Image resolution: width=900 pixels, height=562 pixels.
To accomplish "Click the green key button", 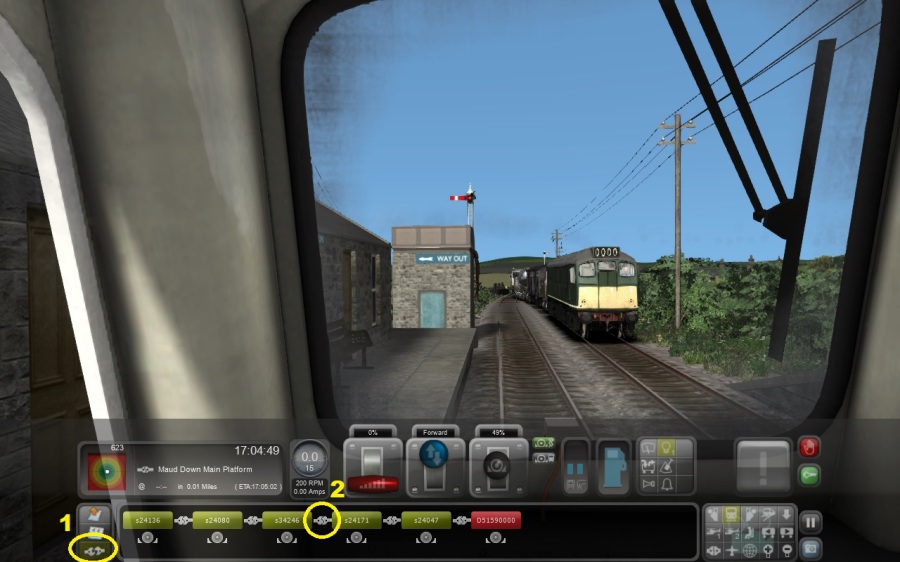I will coord(809,476).
